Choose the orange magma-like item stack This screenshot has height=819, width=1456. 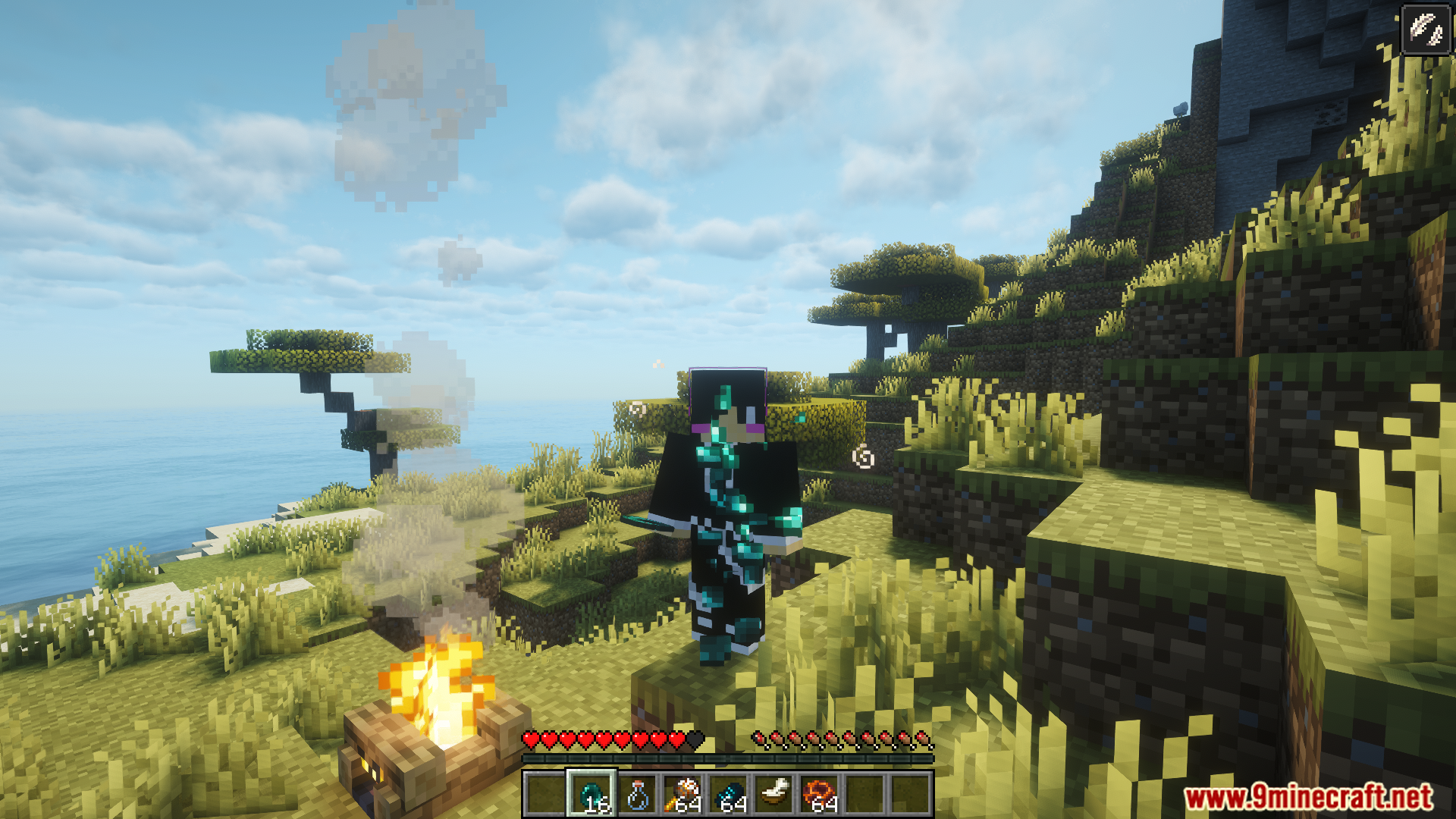click(819, 794)
